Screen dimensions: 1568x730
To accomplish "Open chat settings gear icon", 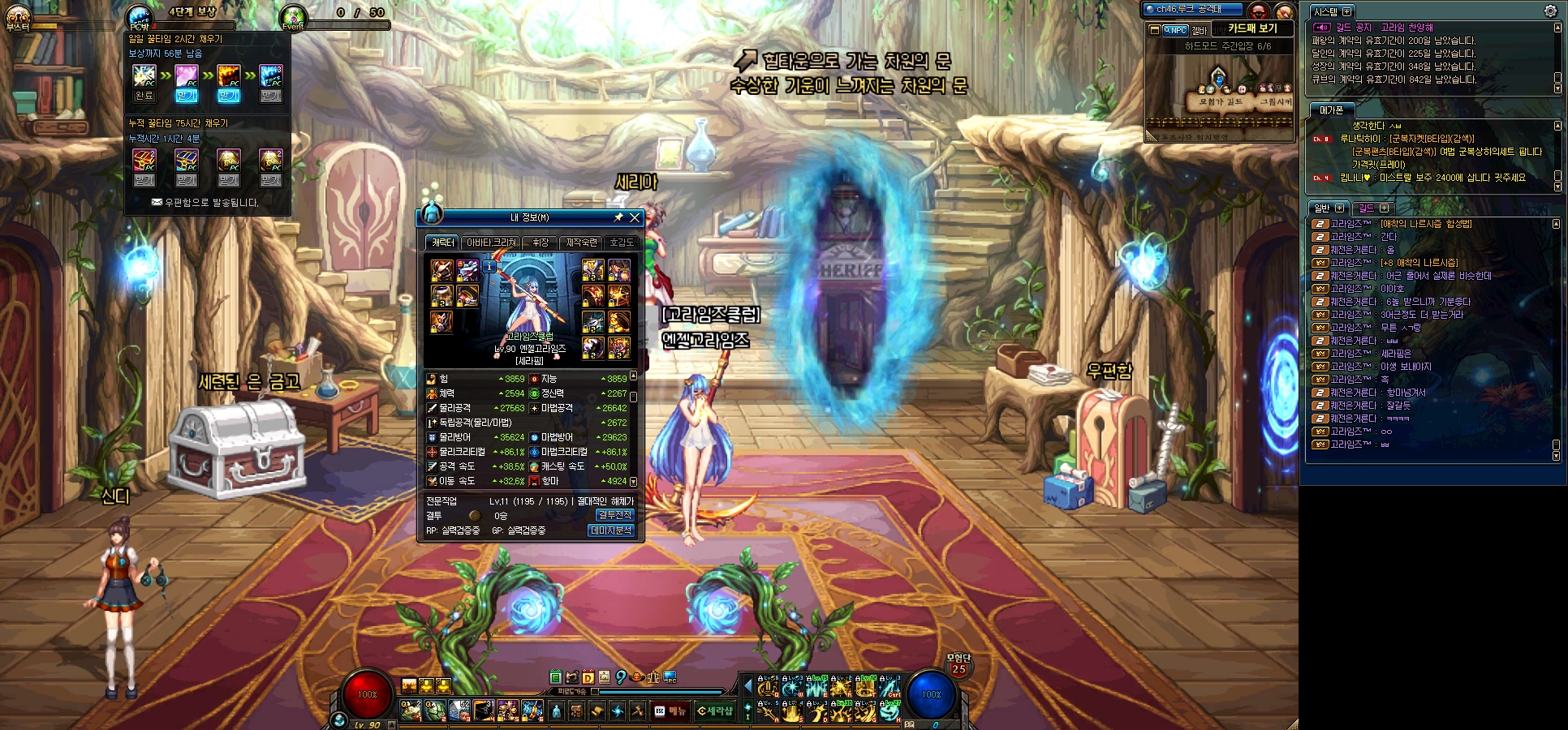I will click(1550, 11).
